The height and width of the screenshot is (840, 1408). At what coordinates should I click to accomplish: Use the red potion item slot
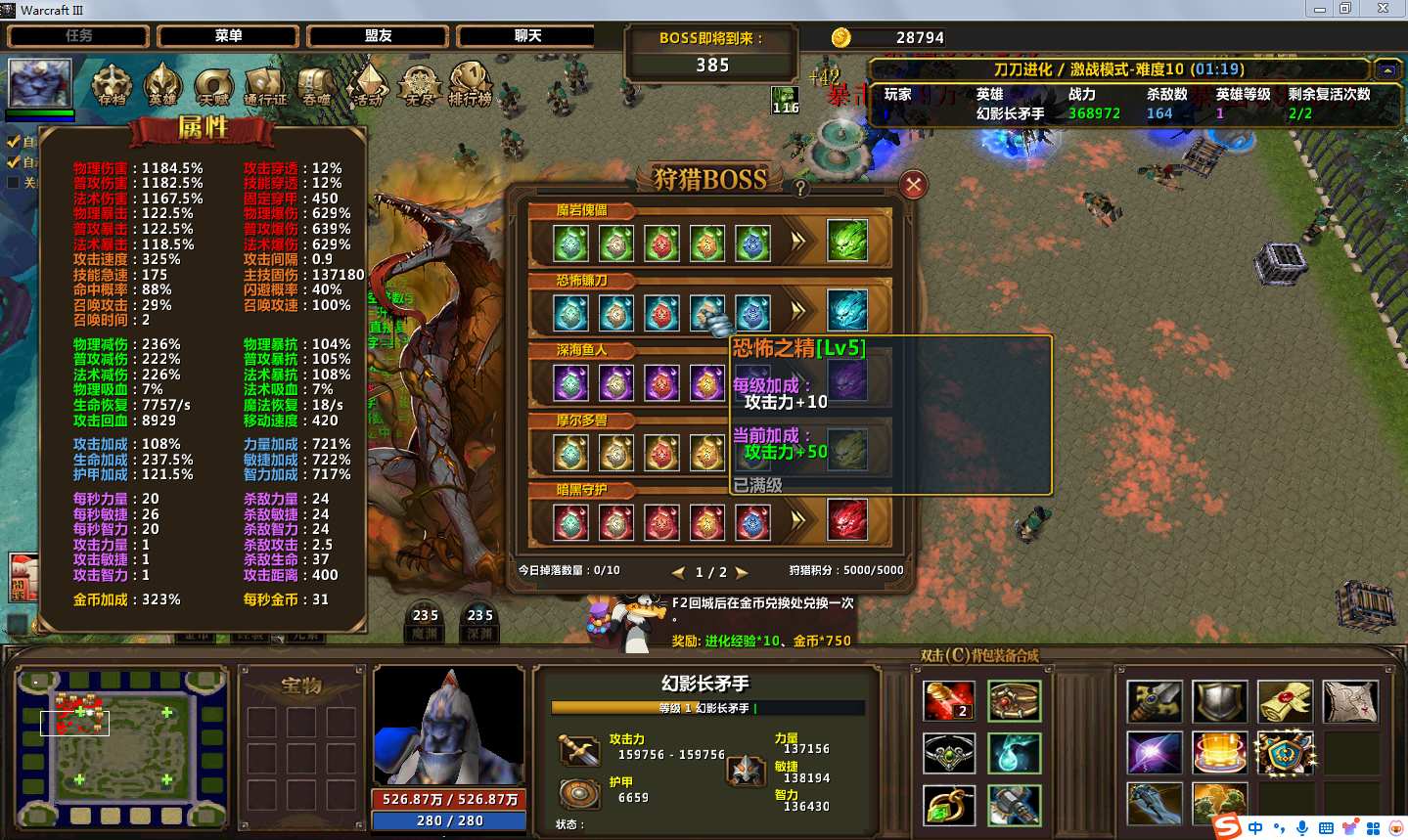[x=948, y=701]
